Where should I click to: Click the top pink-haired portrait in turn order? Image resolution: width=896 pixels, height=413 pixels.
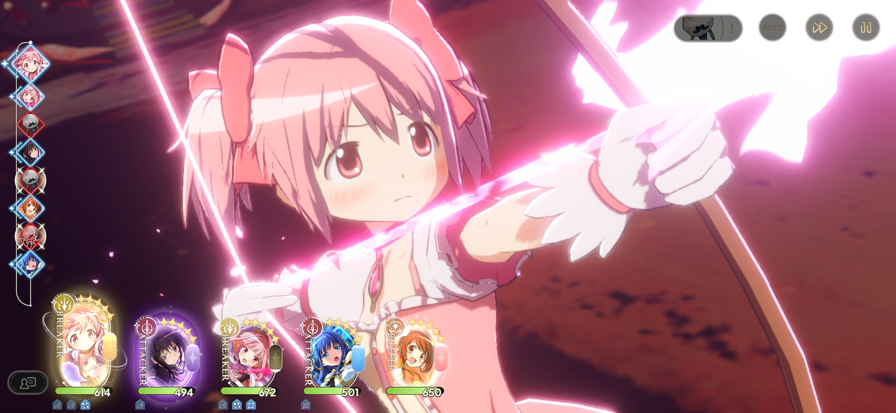click(30, 62)
